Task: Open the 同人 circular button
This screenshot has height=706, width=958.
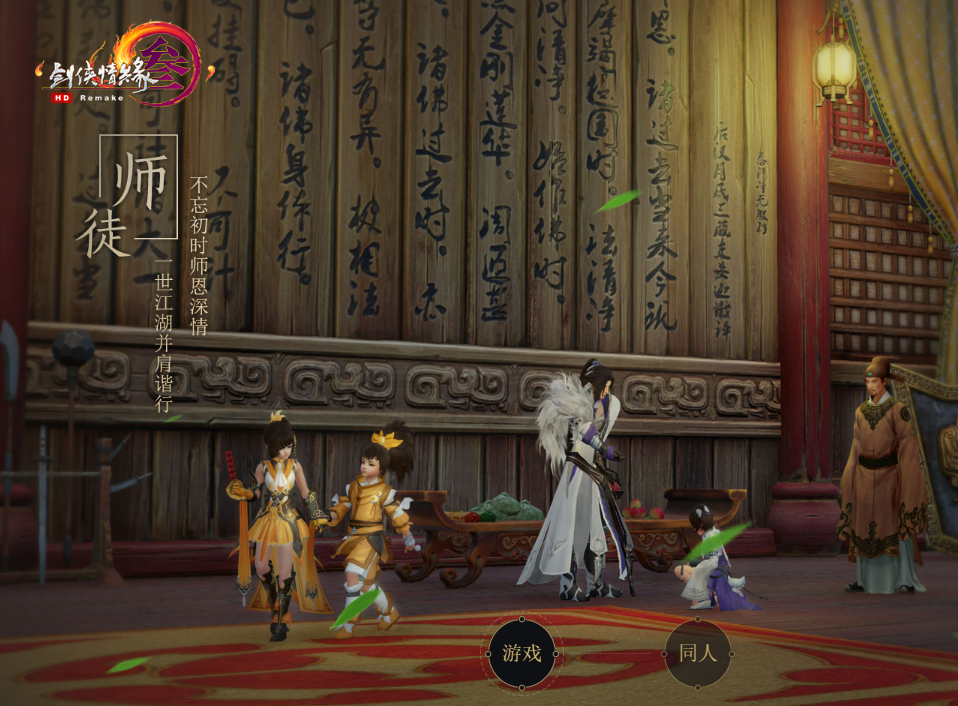Action: click(698, 654)
